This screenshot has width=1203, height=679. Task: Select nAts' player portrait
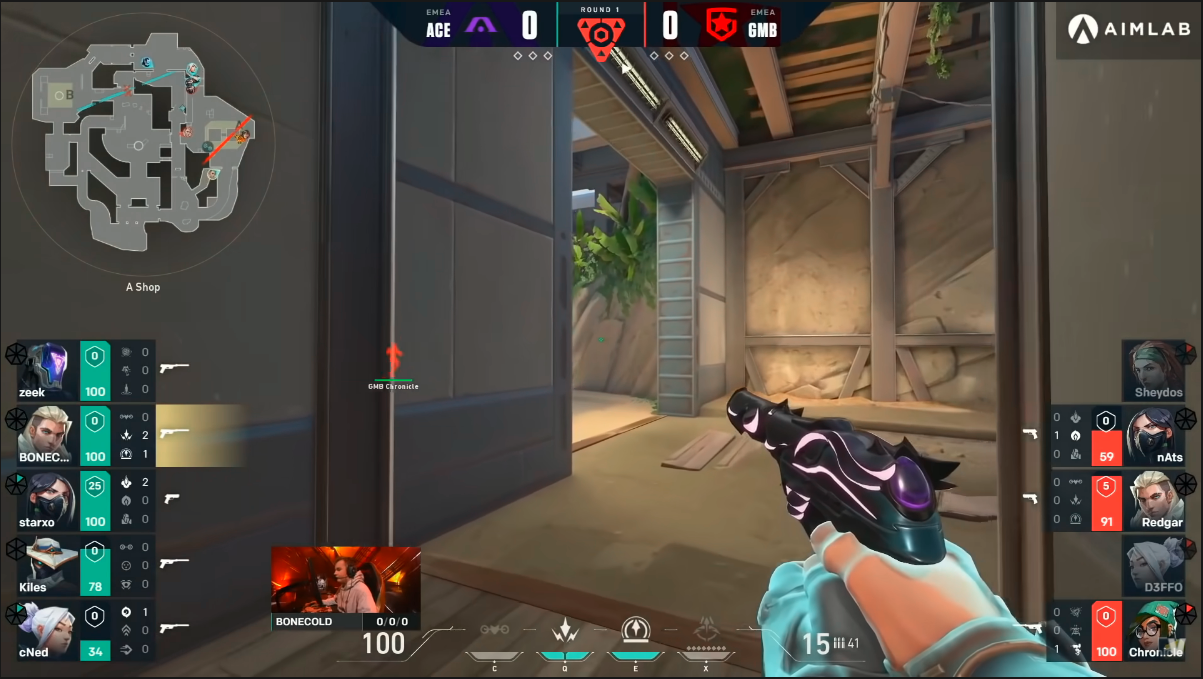click(x=1156, y=436)
